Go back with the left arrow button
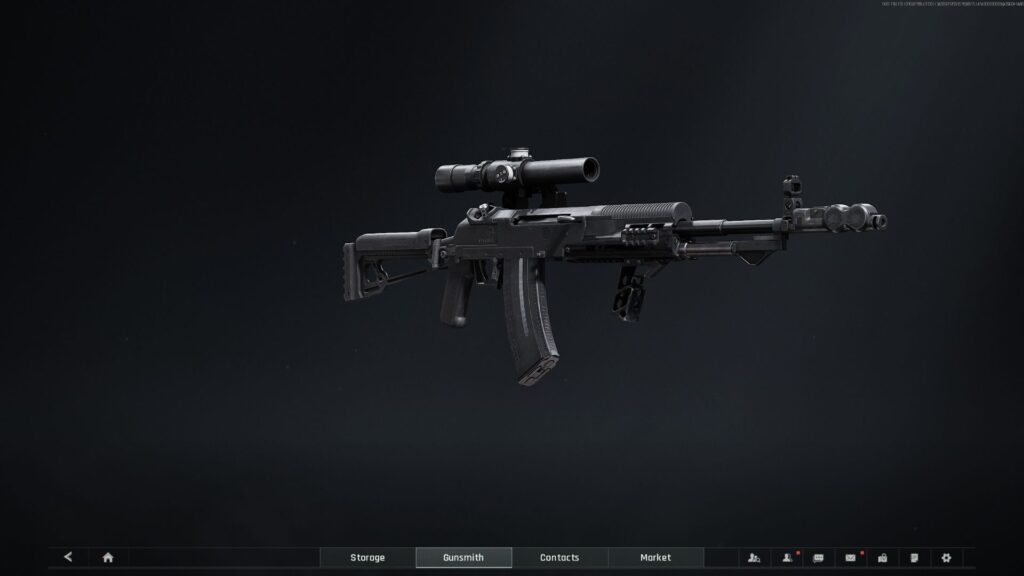 point(68,557)
